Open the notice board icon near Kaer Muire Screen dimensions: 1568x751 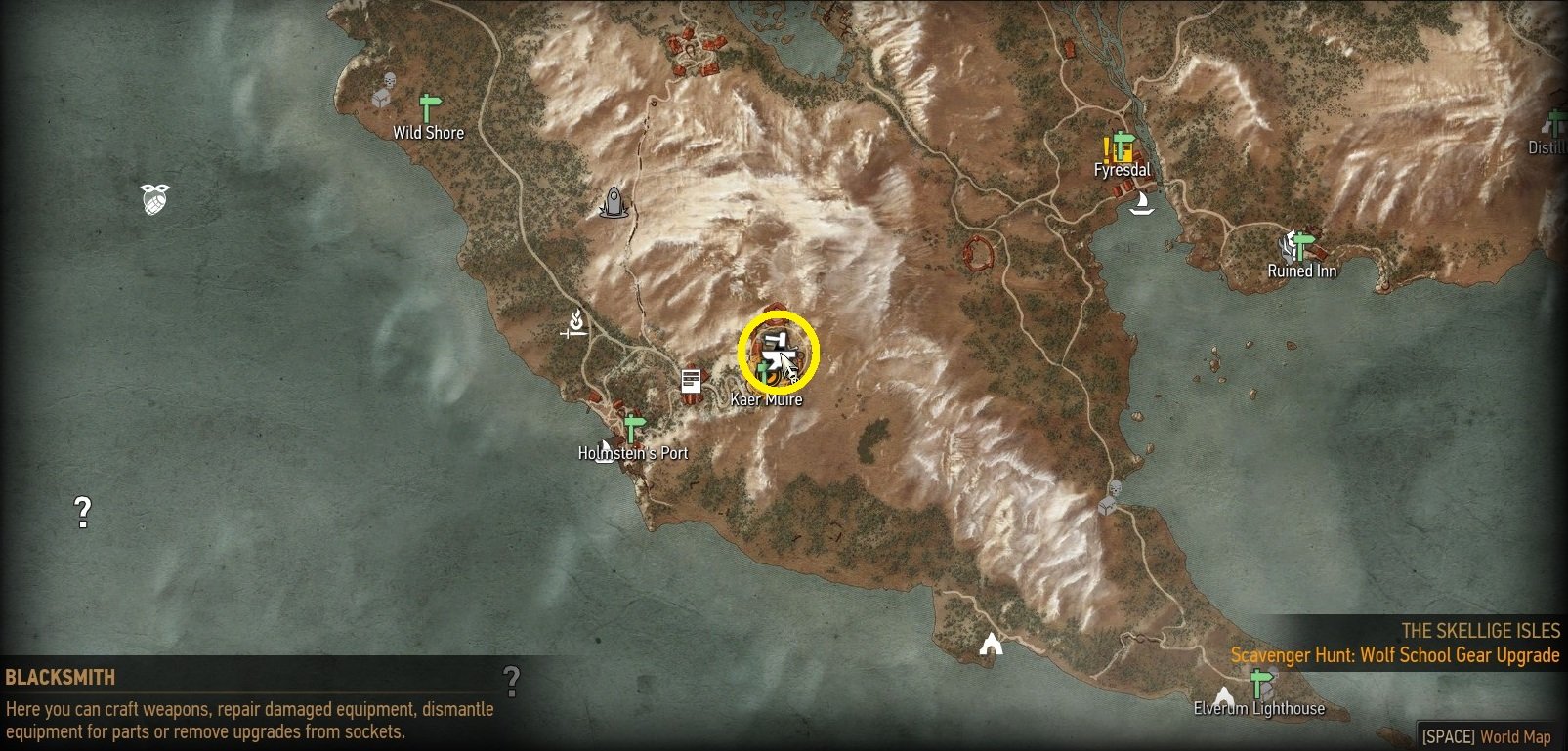pyautogui.click(x=692, y=379)
